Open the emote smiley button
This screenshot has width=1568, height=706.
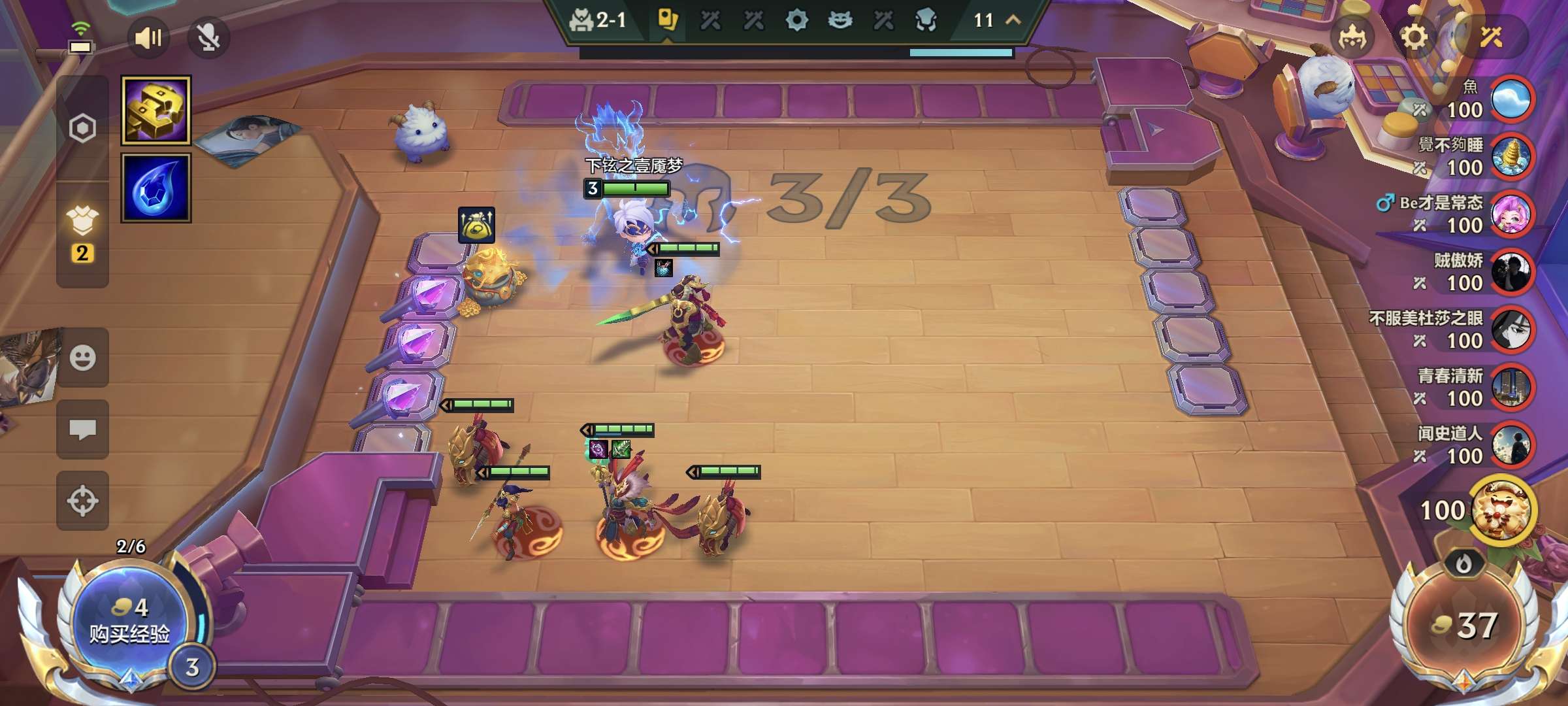tap(82, 358)
